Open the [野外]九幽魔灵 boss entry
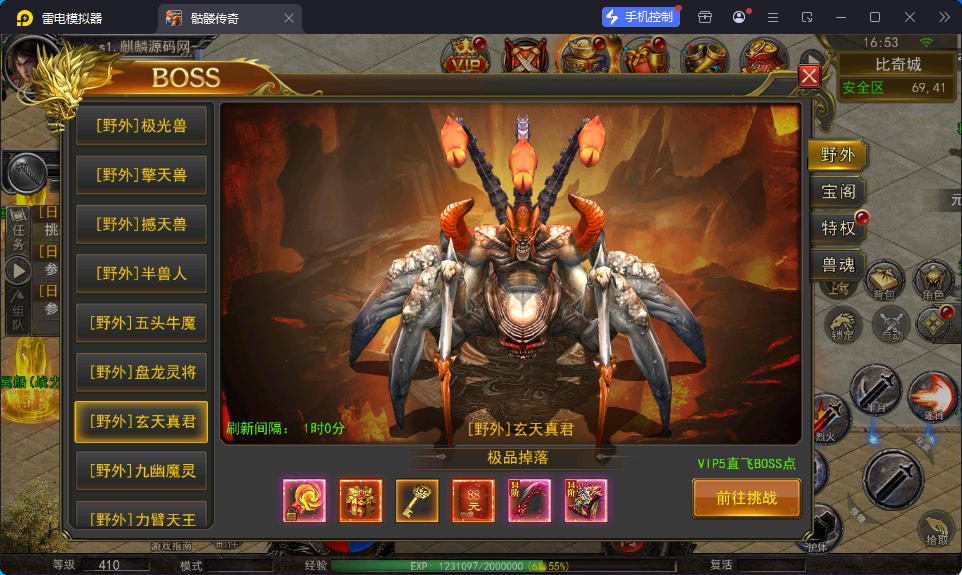The width and height of the screenshot is (962, 575). [141, 470]
